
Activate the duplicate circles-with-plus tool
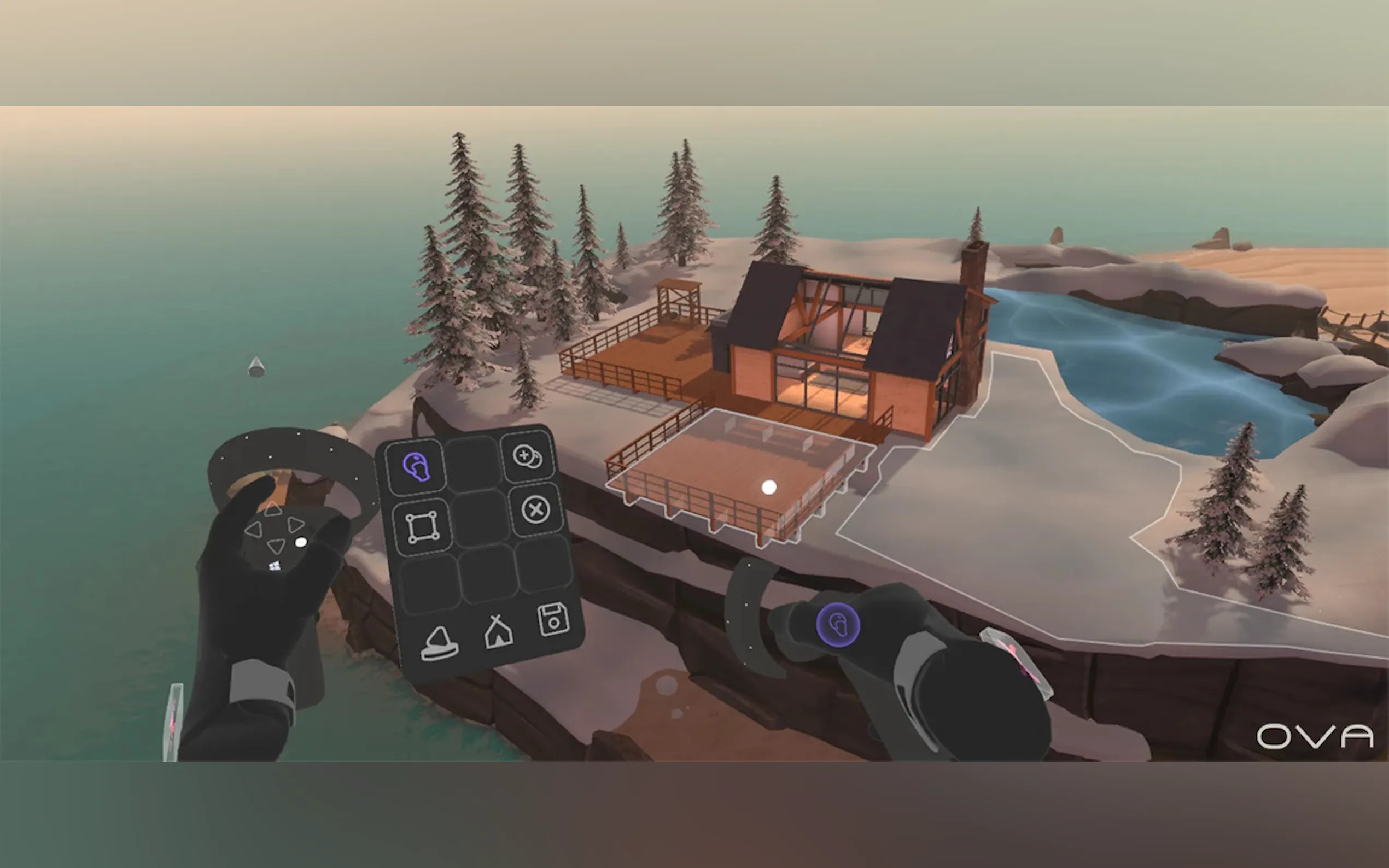click(527, 458)
